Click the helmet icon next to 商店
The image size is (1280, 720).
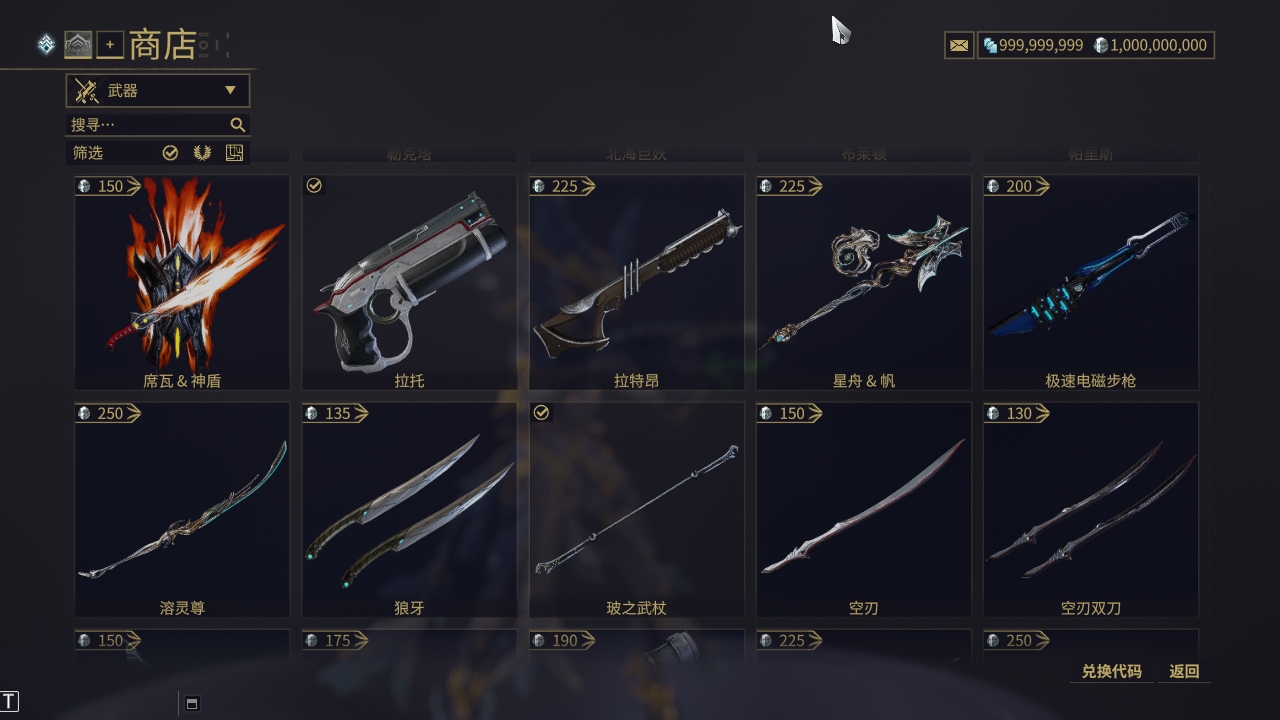click(x=78, y=44)
